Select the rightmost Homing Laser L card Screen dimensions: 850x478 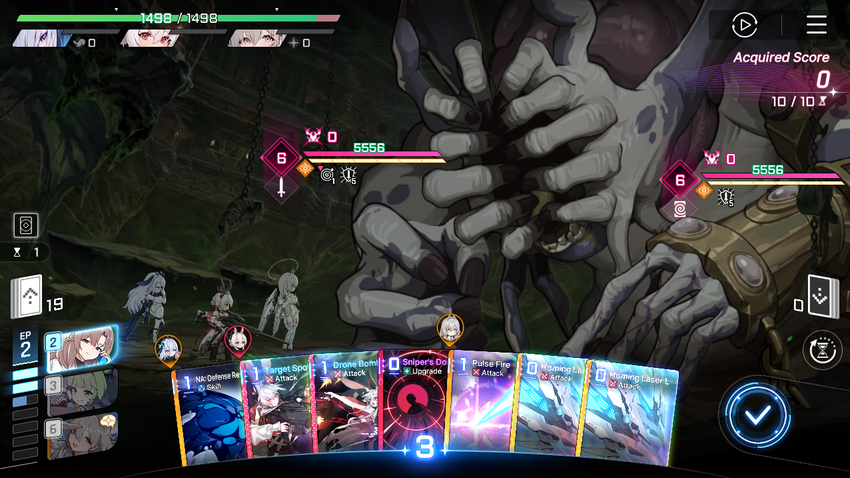click(633, 415)
